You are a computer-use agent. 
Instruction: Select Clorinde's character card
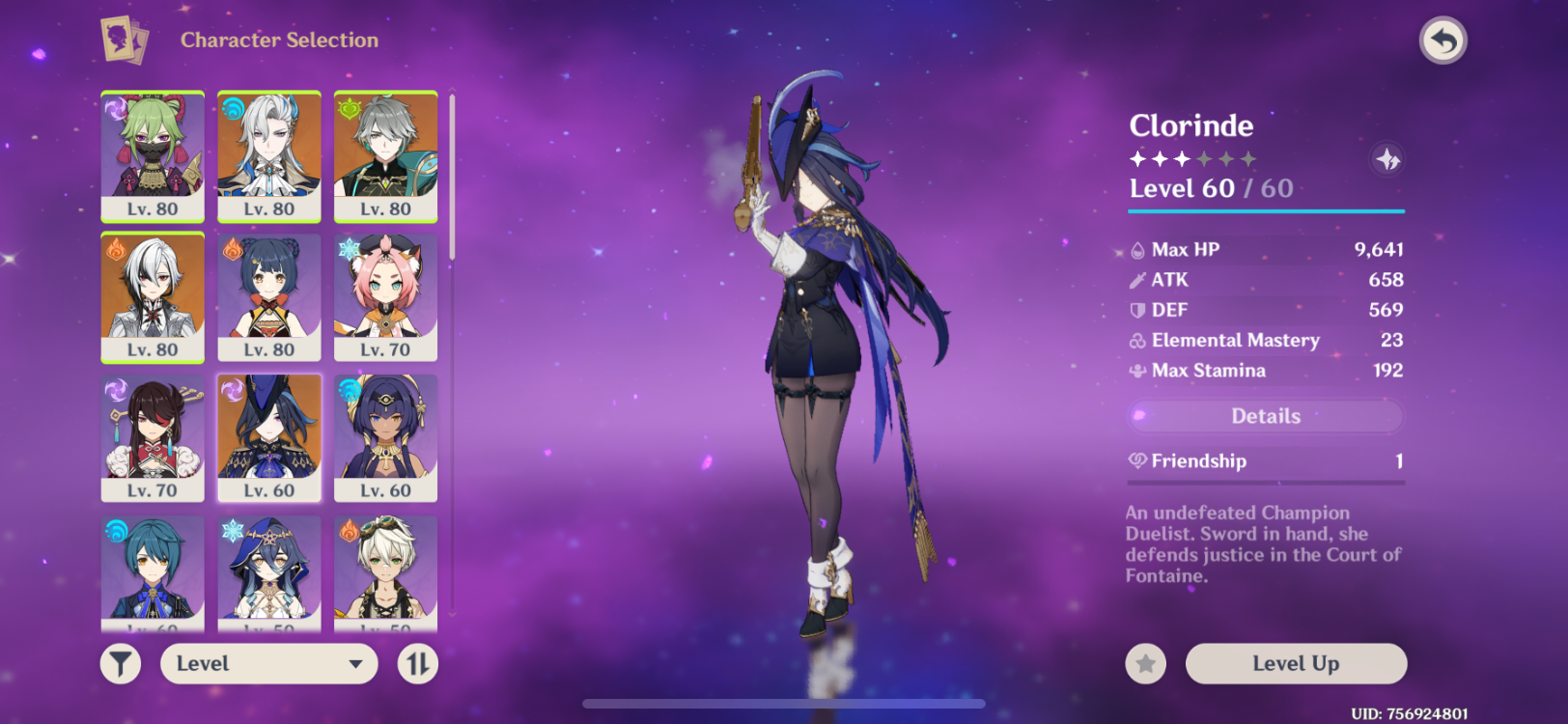[x=269, y=439]
